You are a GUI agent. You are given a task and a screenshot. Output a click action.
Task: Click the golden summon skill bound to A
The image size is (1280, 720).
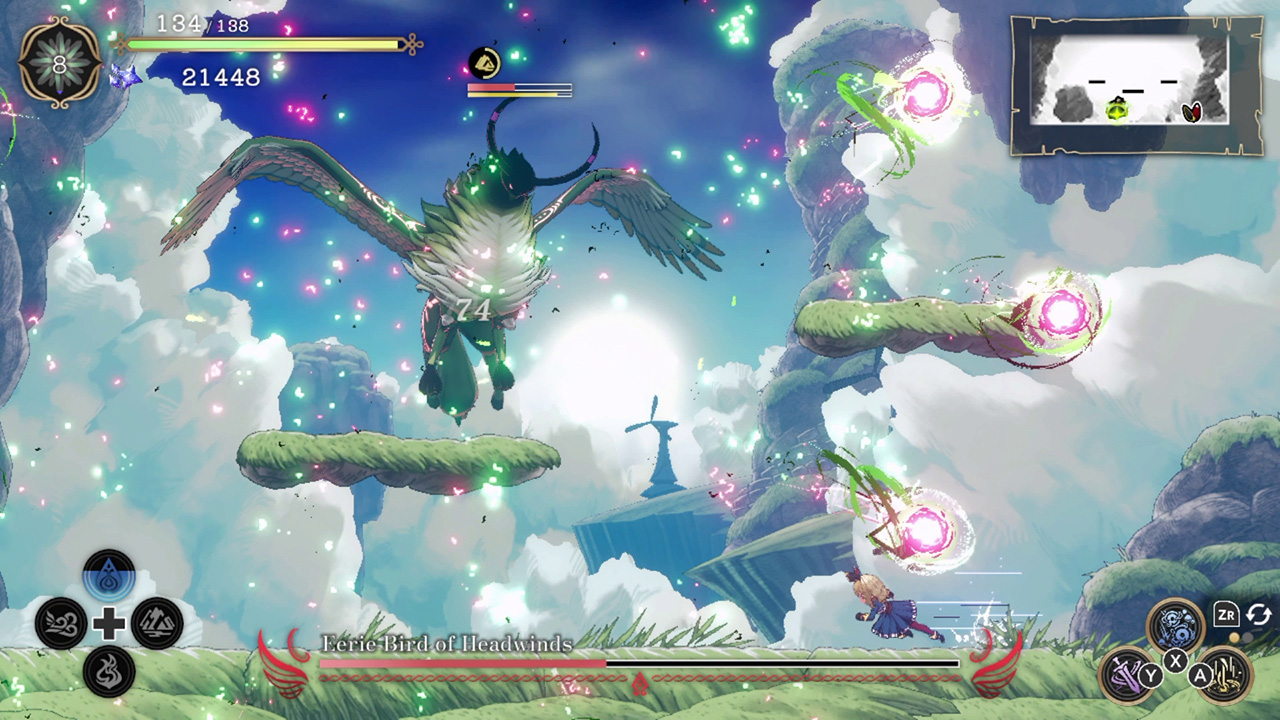coord(1226,675)
